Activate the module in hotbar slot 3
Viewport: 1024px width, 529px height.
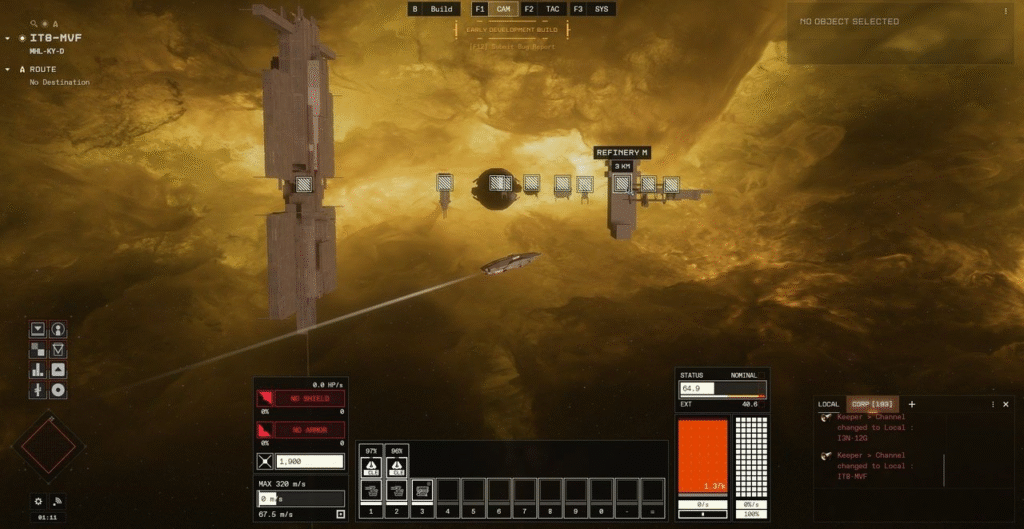coord(422,490)
